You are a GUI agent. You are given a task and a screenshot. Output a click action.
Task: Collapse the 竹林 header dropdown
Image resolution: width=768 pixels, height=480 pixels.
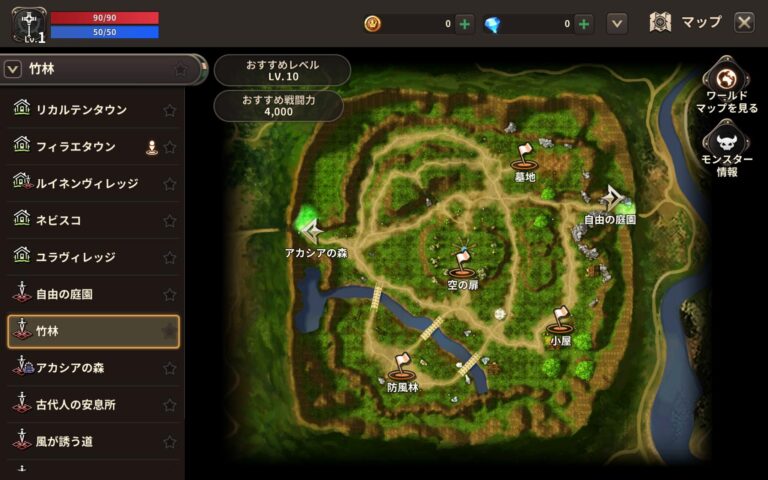click(x=14, y=69)
